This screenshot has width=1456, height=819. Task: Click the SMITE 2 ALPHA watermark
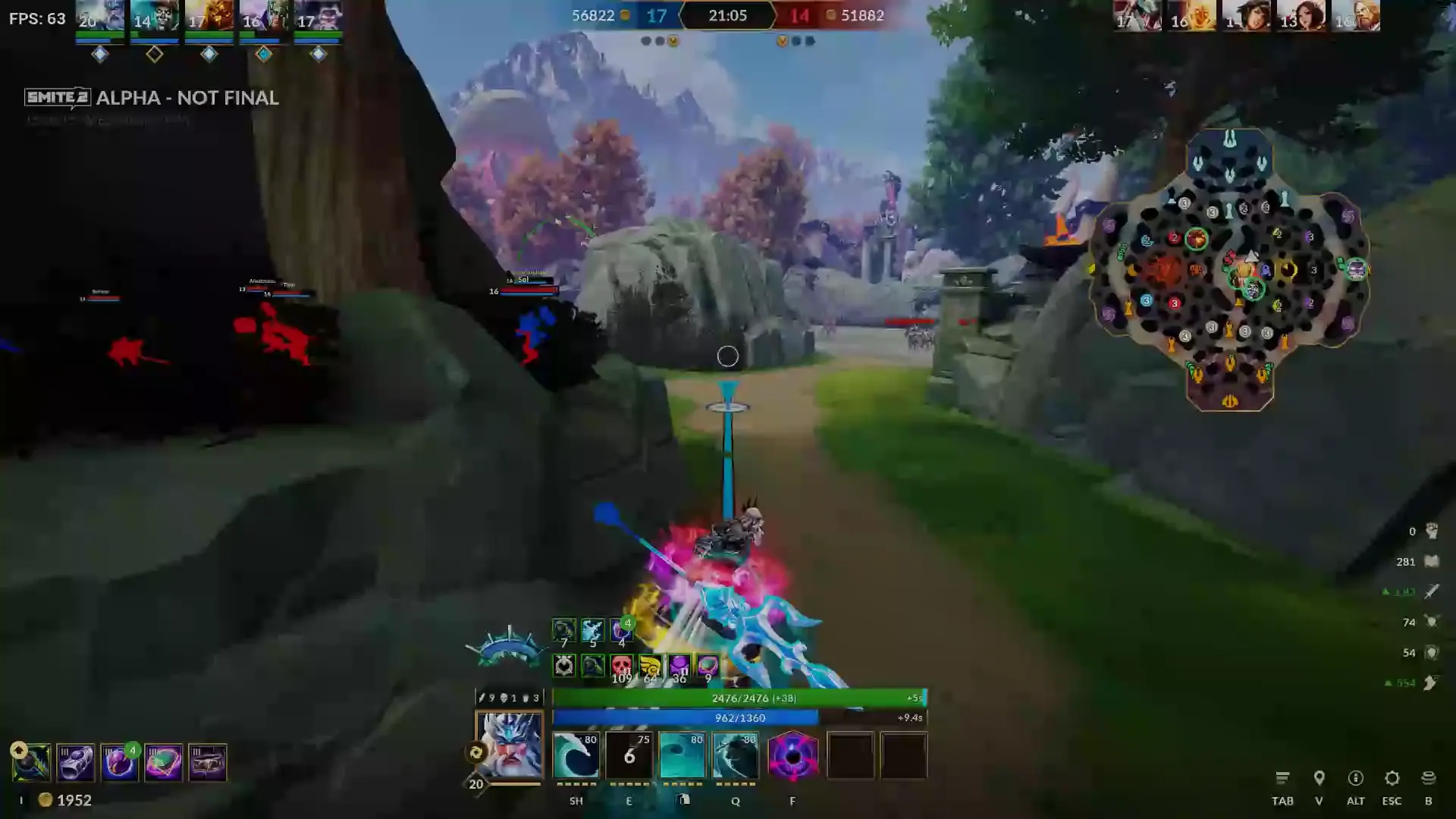[152, 97]
